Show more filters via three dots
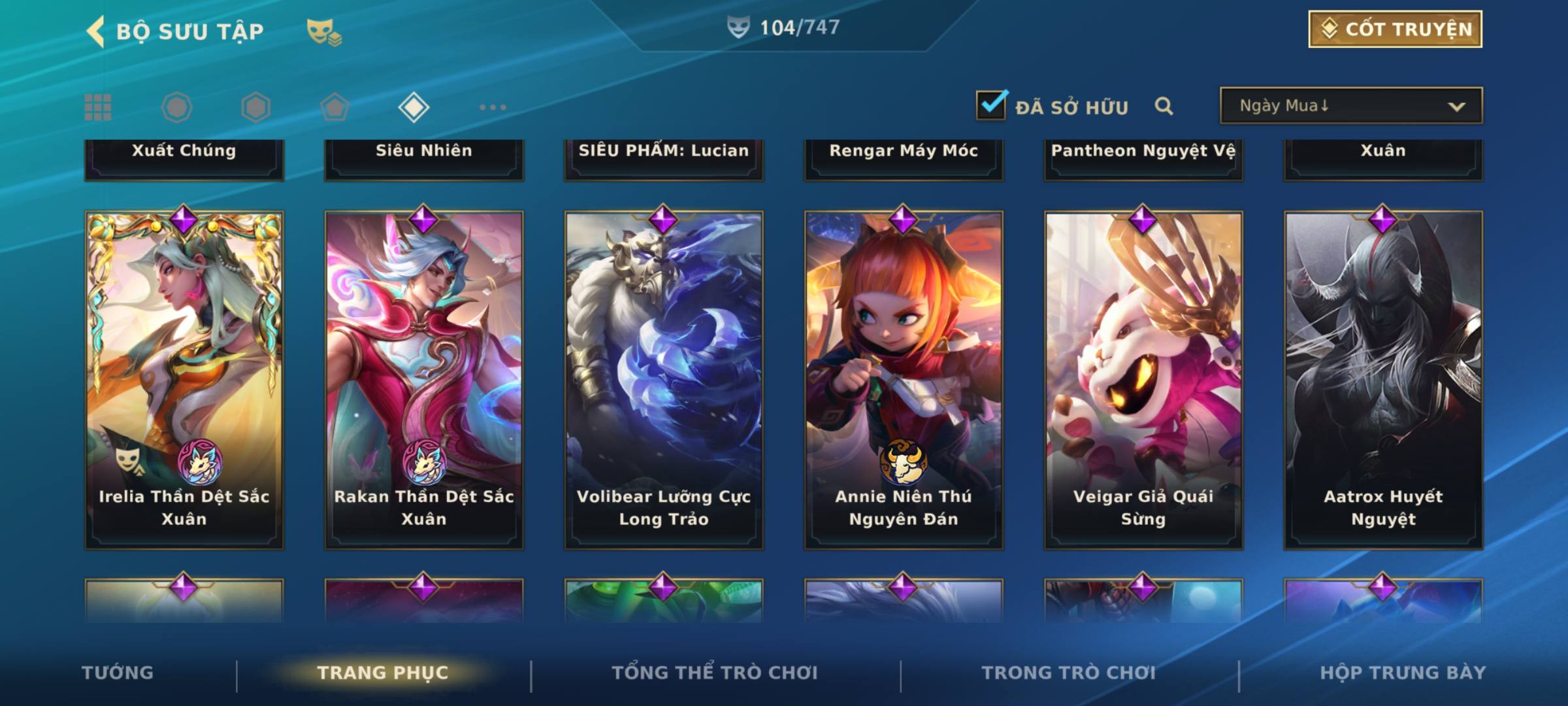 (x=493, y=107)
